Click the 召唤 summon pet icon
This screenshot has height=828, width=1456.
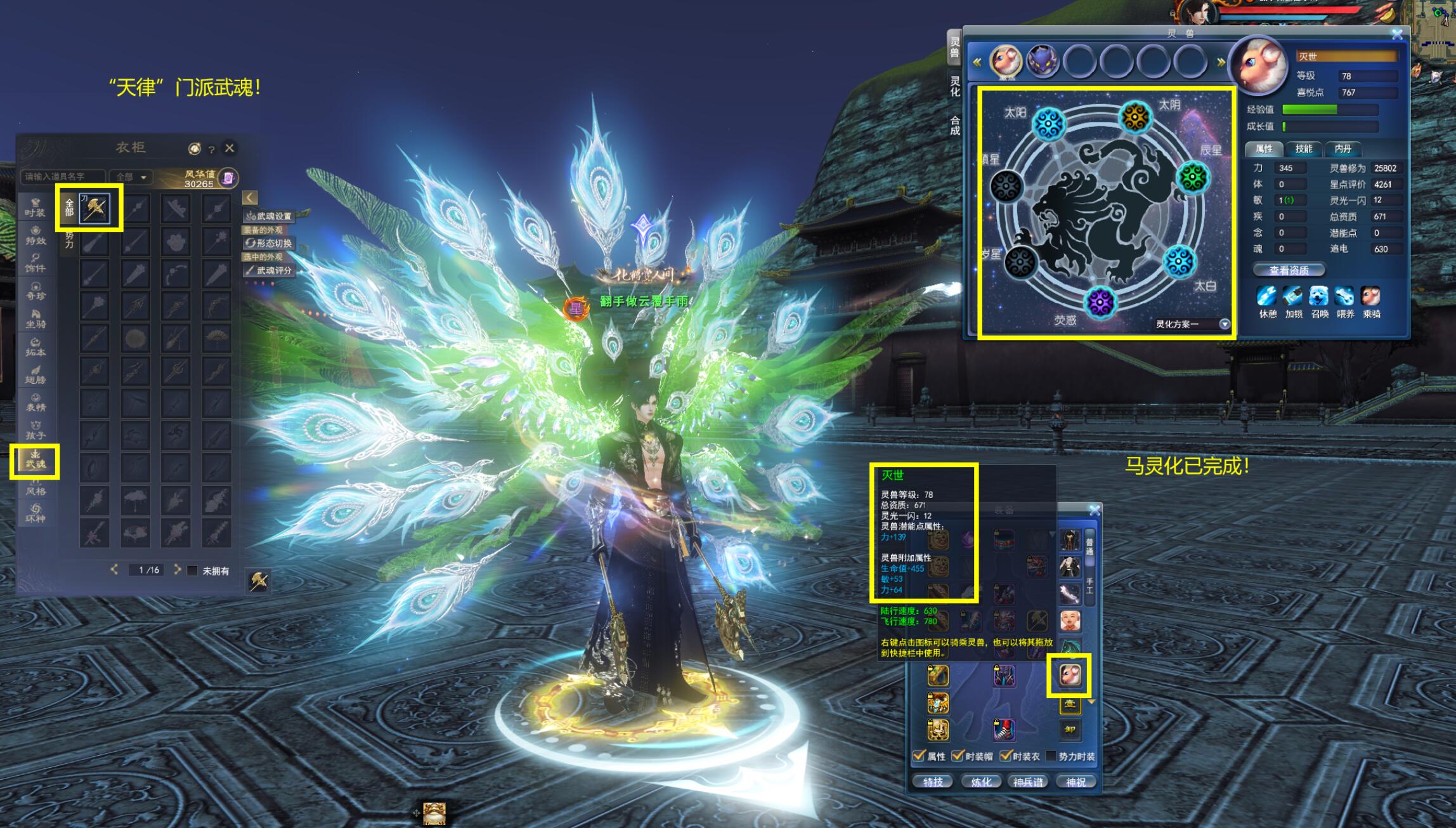coord(1319,296)
